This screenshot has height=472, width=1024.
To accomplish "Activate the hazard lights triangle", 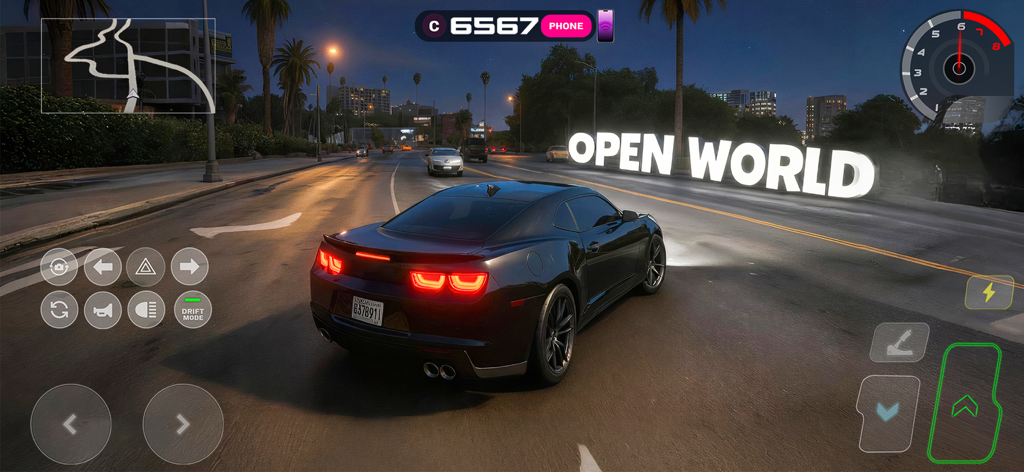I will 146,267.
